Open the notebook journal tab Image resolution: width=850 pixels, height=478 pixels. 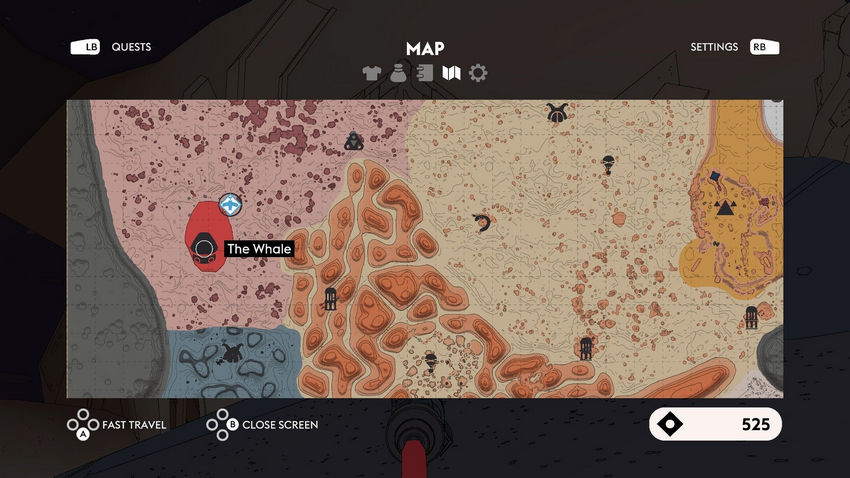click(x=425, y=73)
